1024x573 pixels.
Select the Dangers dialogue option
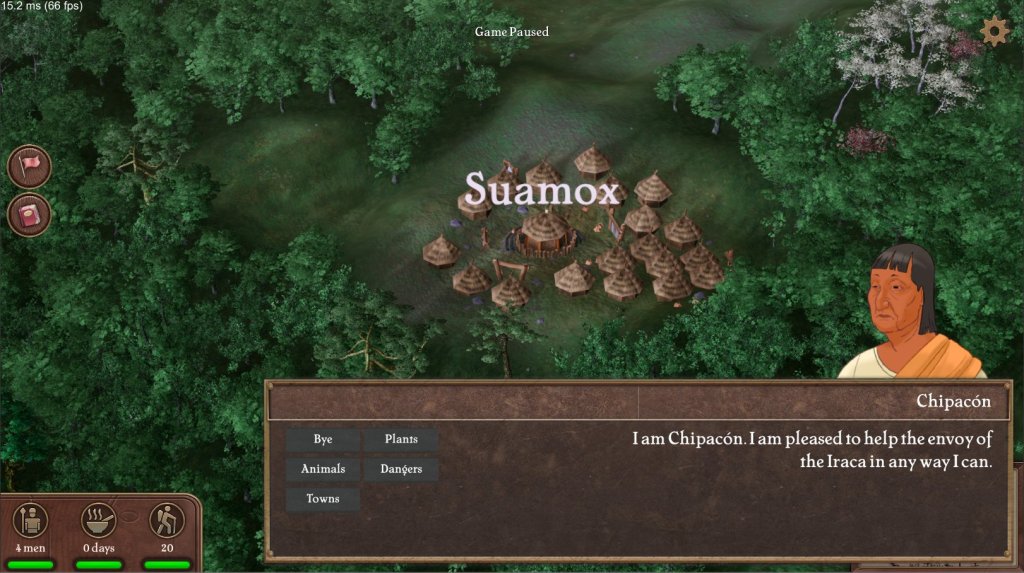(x=401, y=469)
